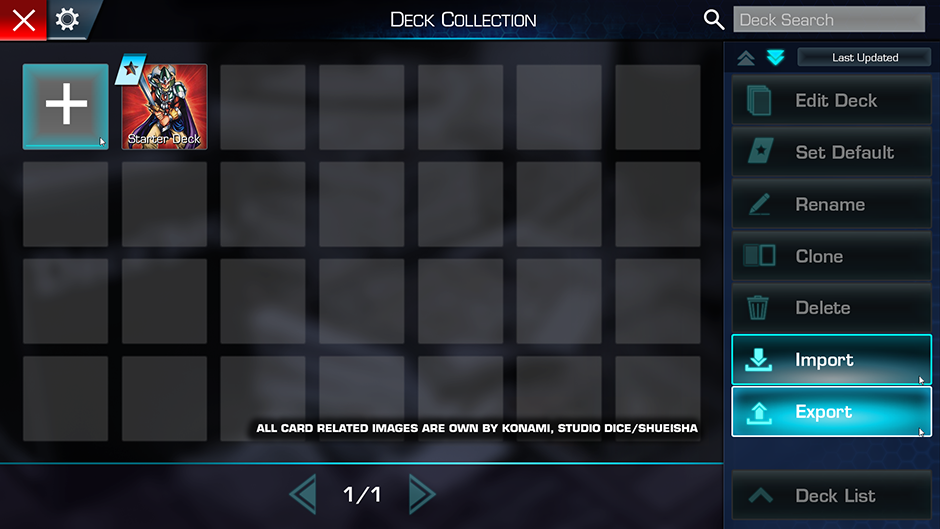Rename the selected deck

pos(831,205)
